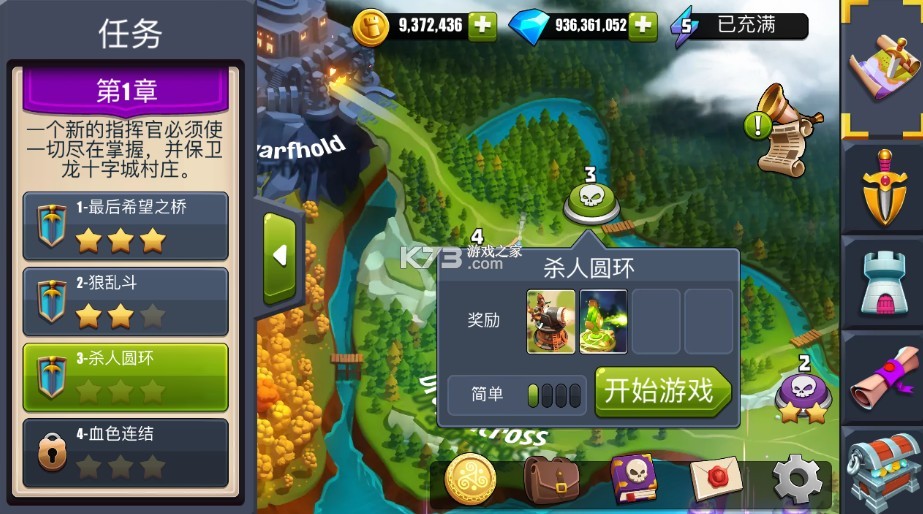Open the sword and shield menu

pos(884,186)
